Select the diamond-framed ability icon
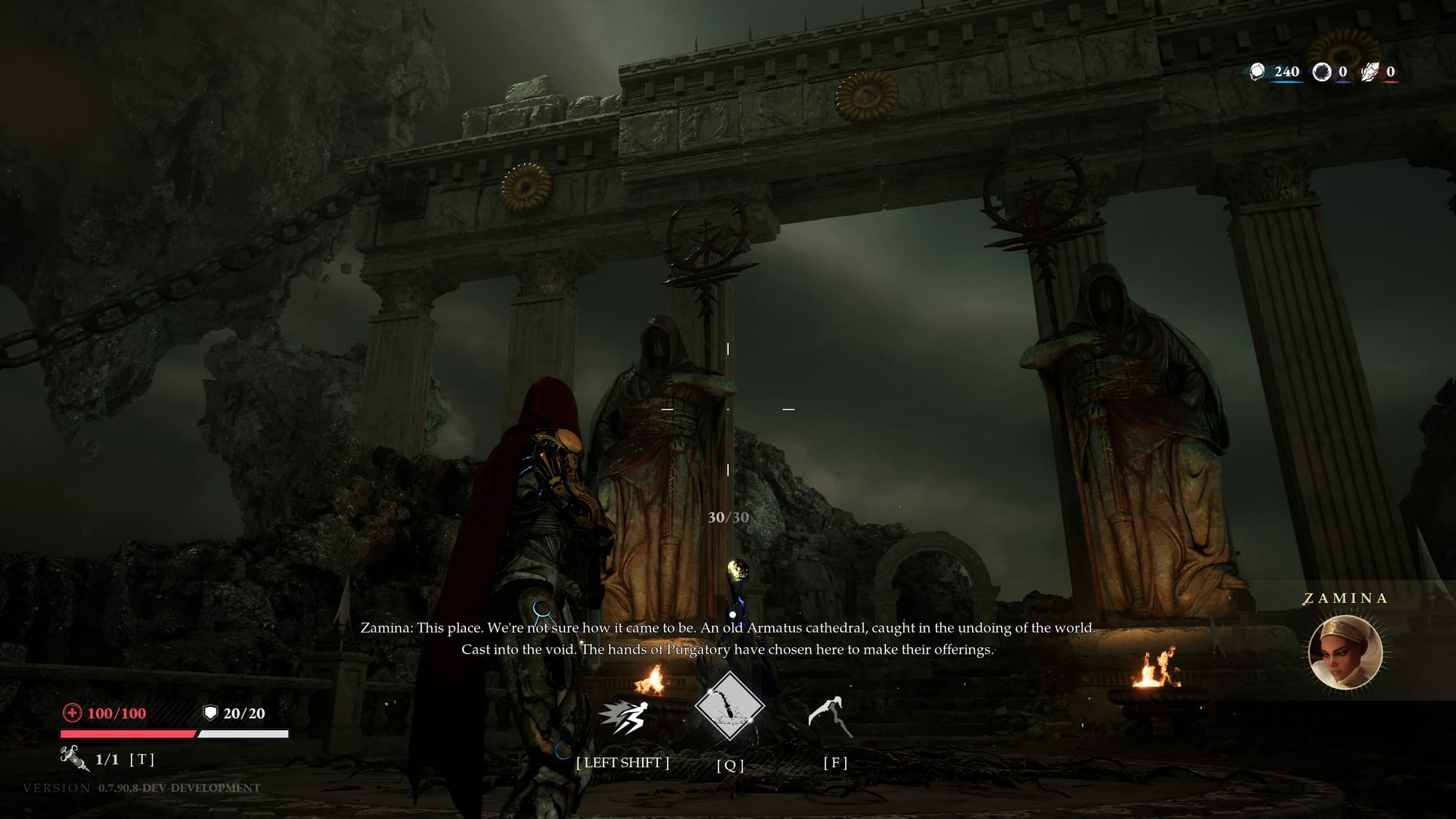The width and height of the screenshot is (1456, 819). pyautogui.click(x=729, y=706)
